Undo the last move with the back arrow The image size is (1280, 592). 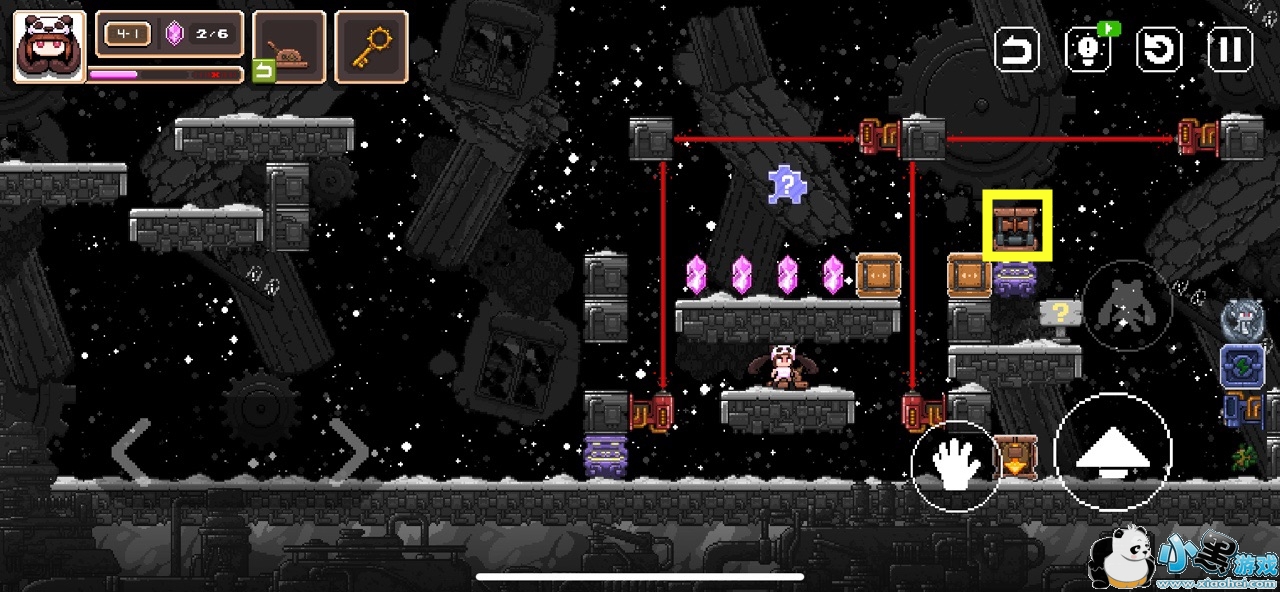(x=1017, y=49)
